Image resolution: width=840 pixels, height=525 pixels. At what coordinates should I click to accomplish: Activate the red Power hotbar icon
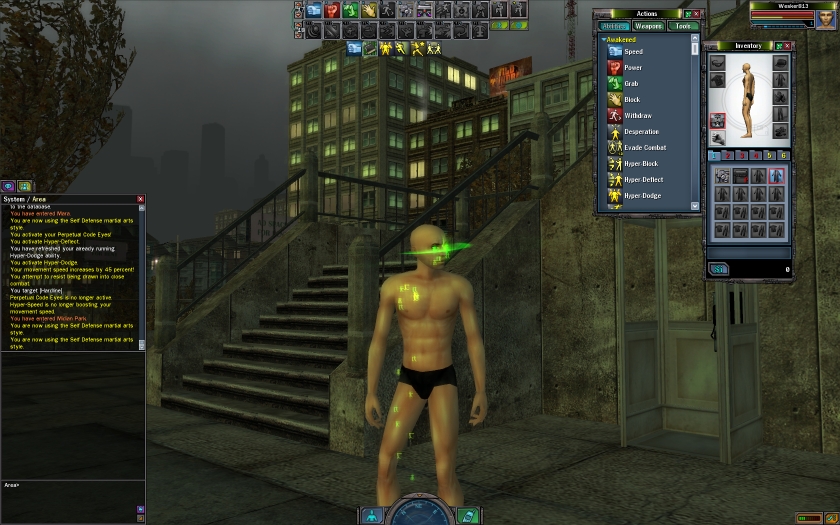pos(332,10)
